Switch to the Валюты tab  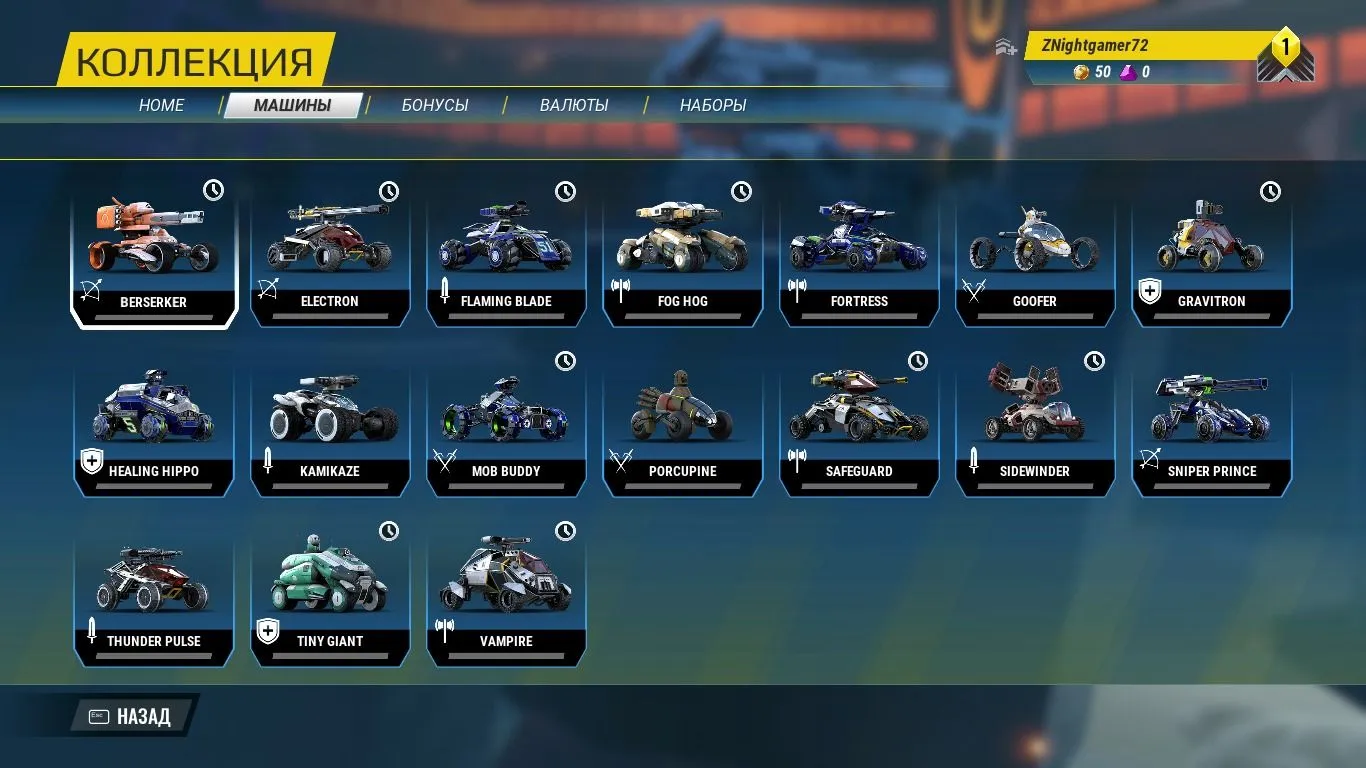[x=574, y=105]
